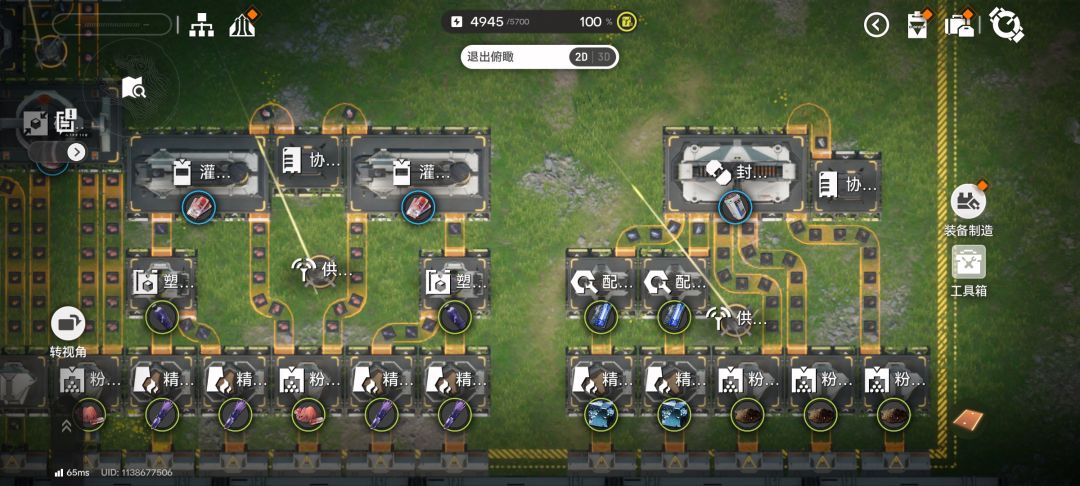Open the backpack inventory icon
The width and height of the screenshot is (1080, 486).
point(960,24)
